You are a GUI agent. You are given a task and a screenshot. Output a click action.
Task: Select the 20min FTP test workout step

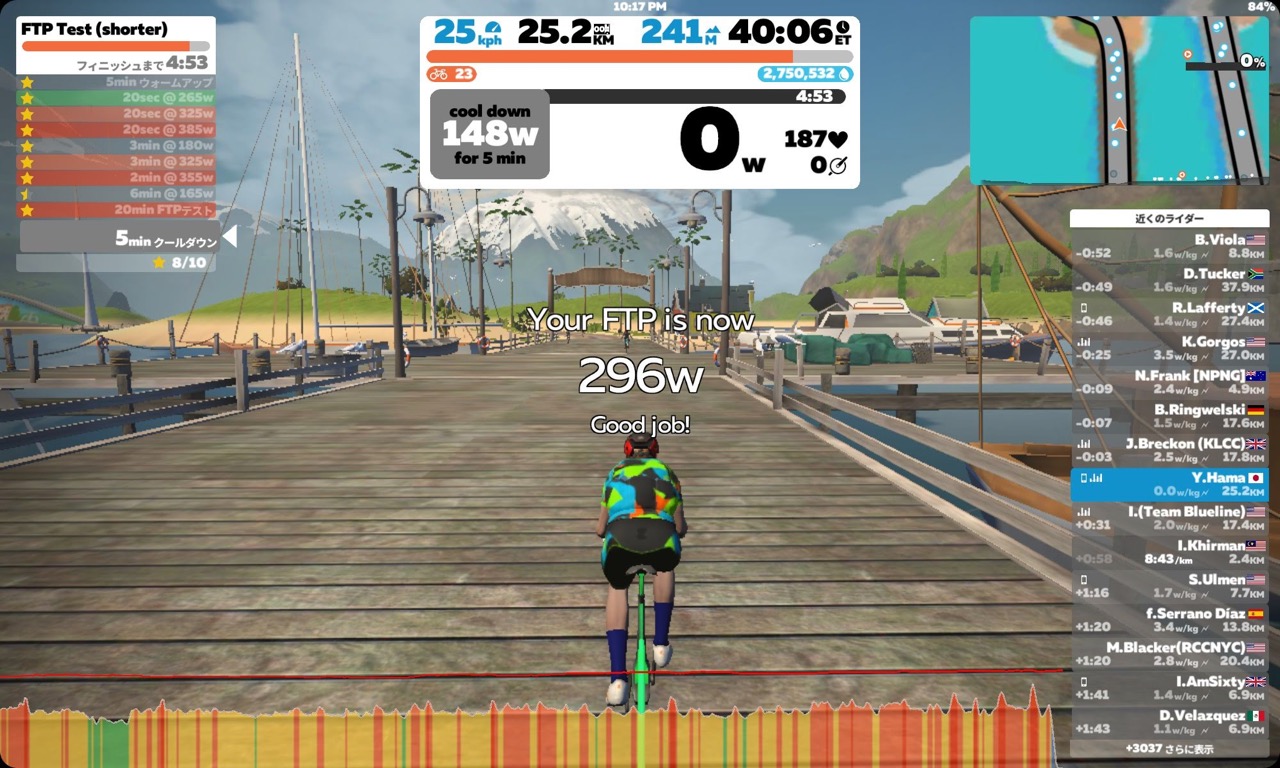[116, 210]
